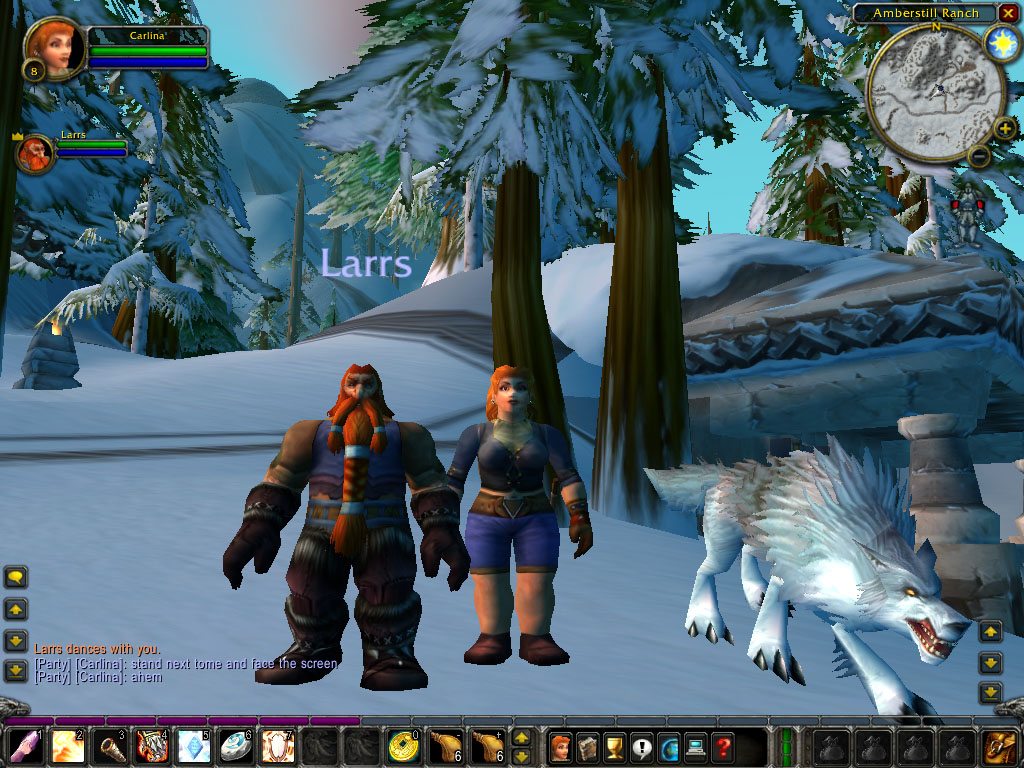Target party member Larrs' portrait
The width and height of the screenshot is (1024, 768).
tap(36, 153)
